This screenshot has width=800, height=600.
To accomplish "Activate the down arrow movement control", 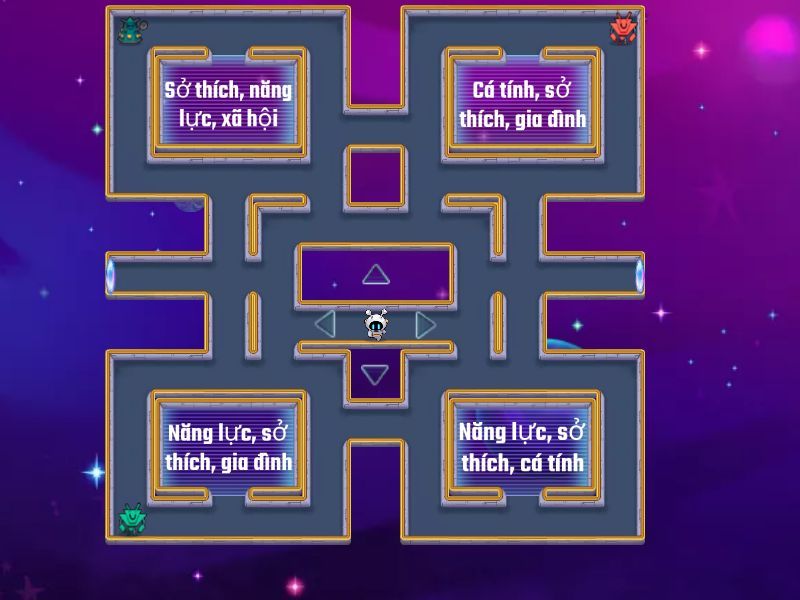I will tap(375, 375).
